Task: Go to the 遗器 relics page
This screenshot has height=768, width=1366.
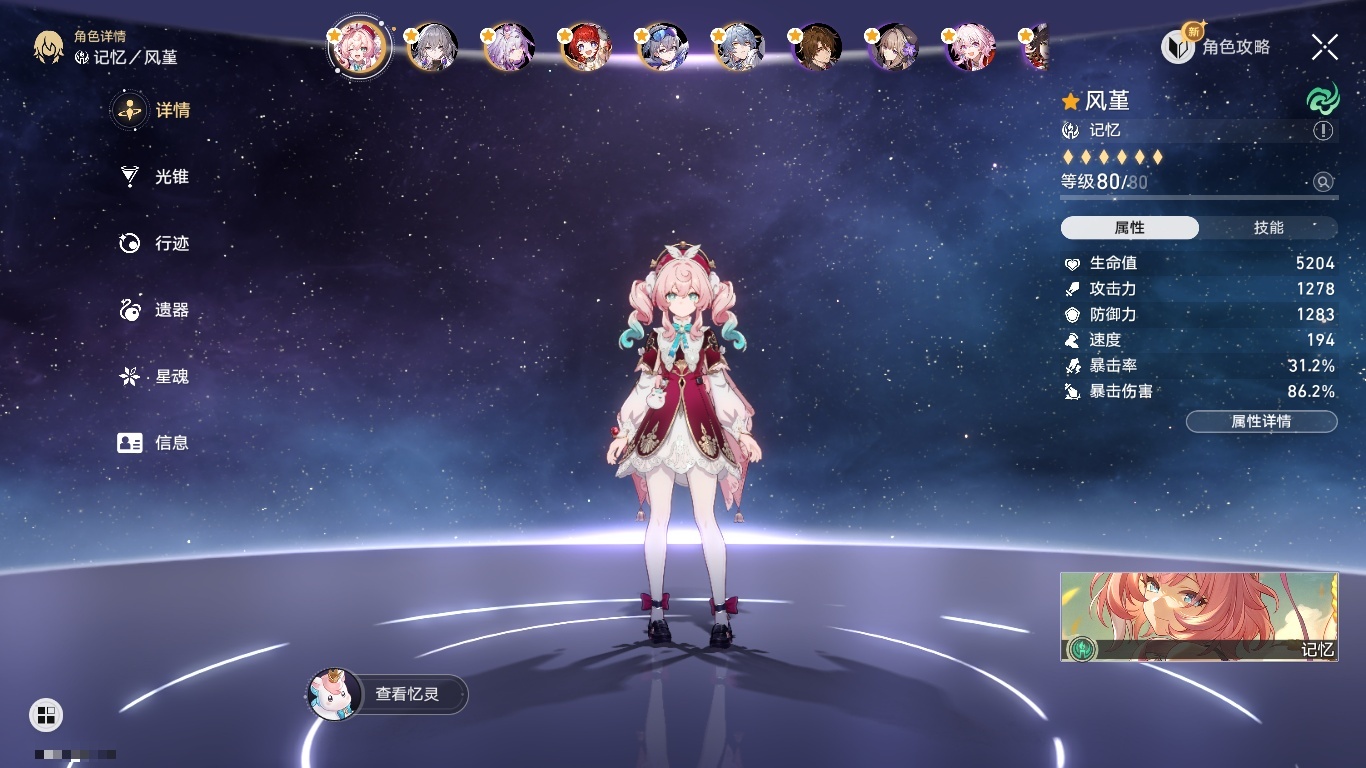Action: tap(153, 310)
